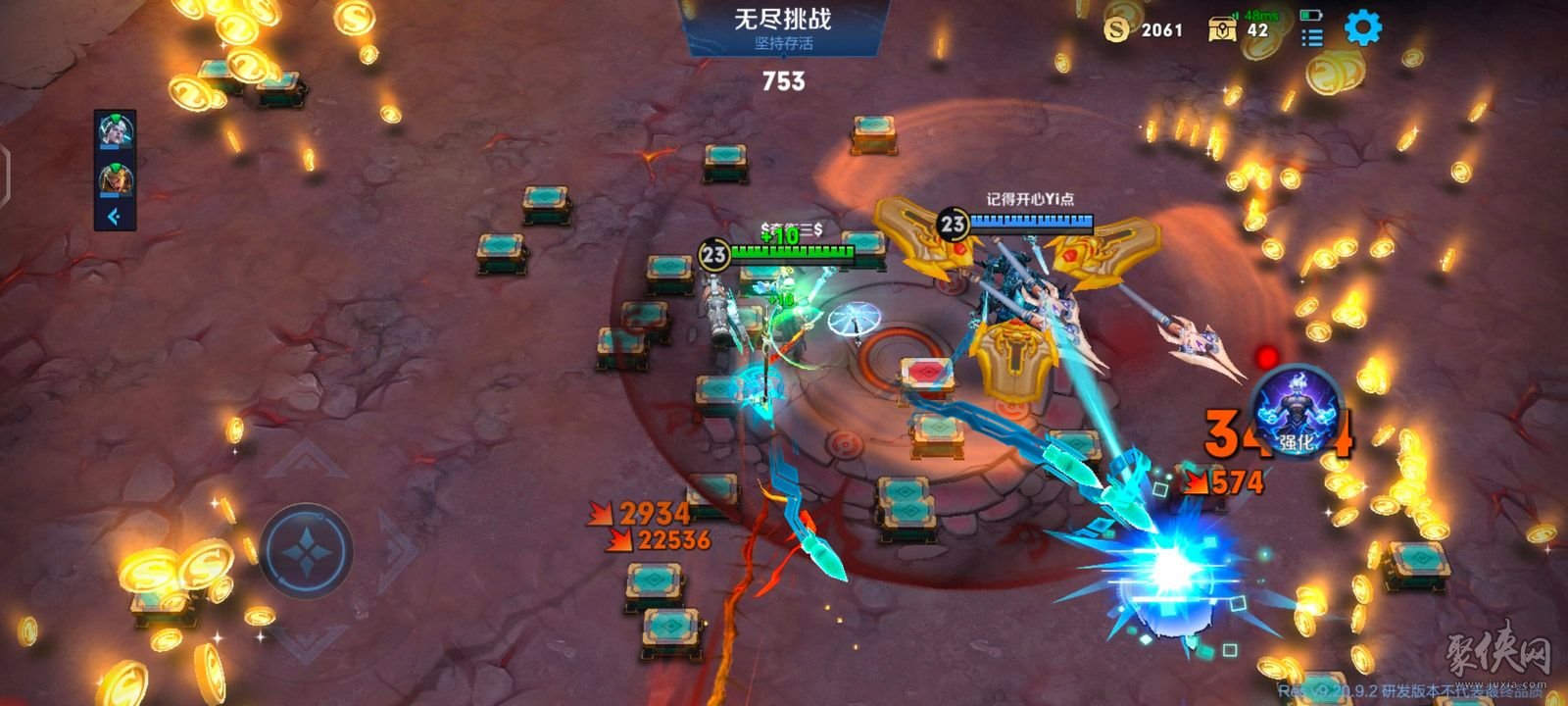Click the blue list icon near settings
The width and height of the screenshot is (1568, 706).
(1315, 38)
